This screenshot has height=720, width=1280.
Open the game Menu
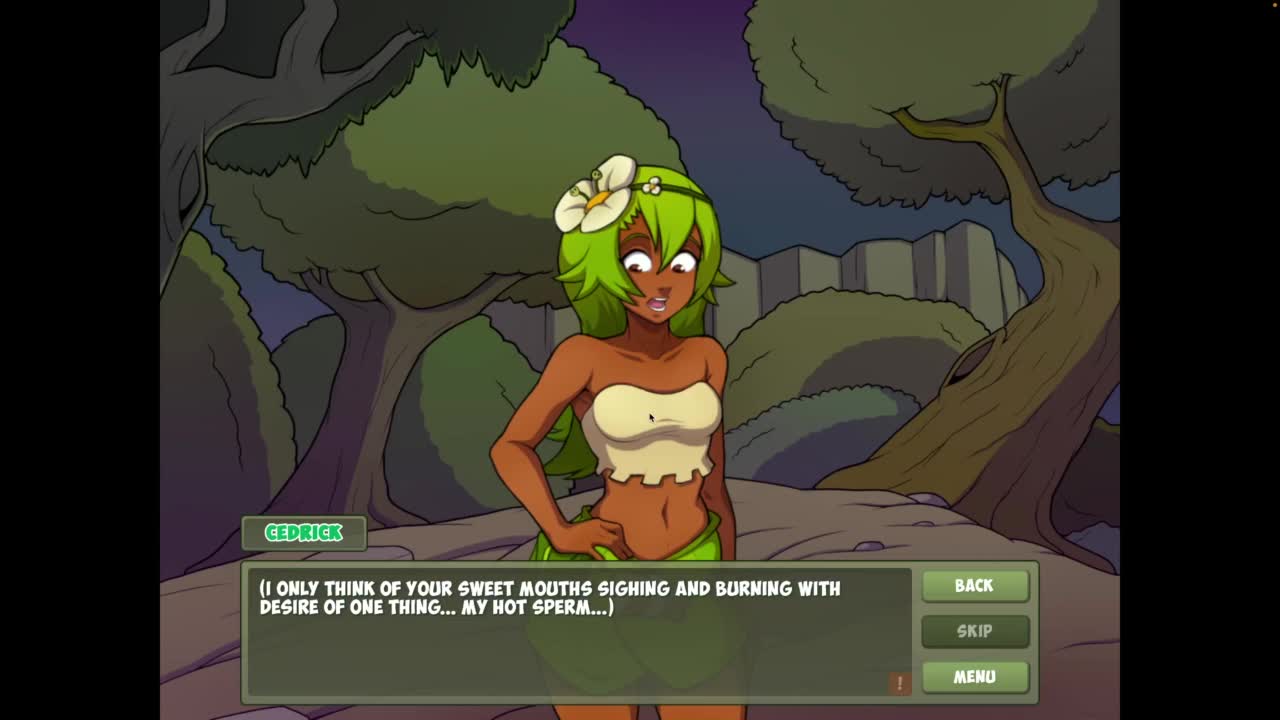(974, 677)
